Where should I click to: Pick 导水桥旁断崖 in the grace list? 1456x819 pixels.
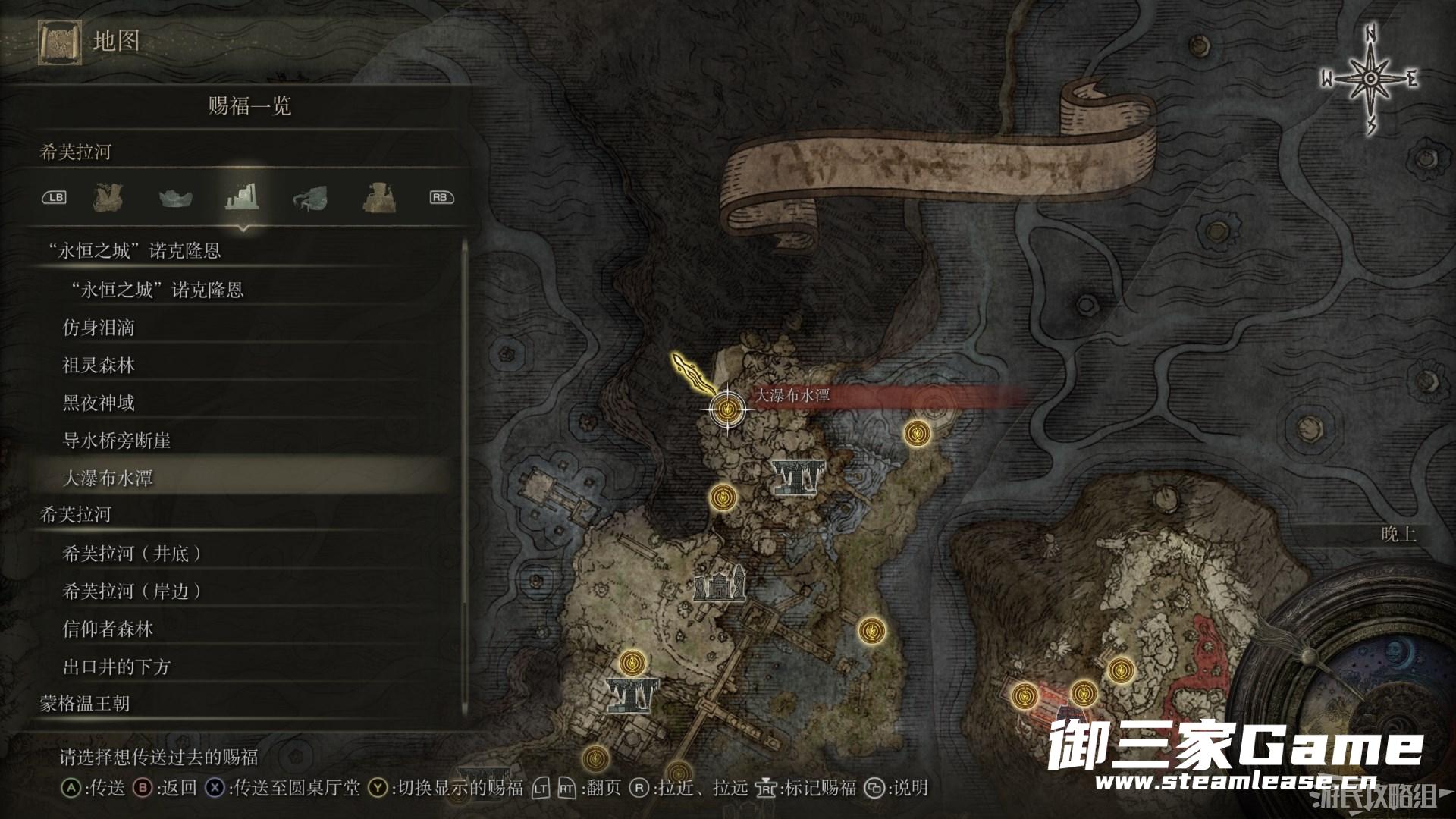click(x=117, y=441)
